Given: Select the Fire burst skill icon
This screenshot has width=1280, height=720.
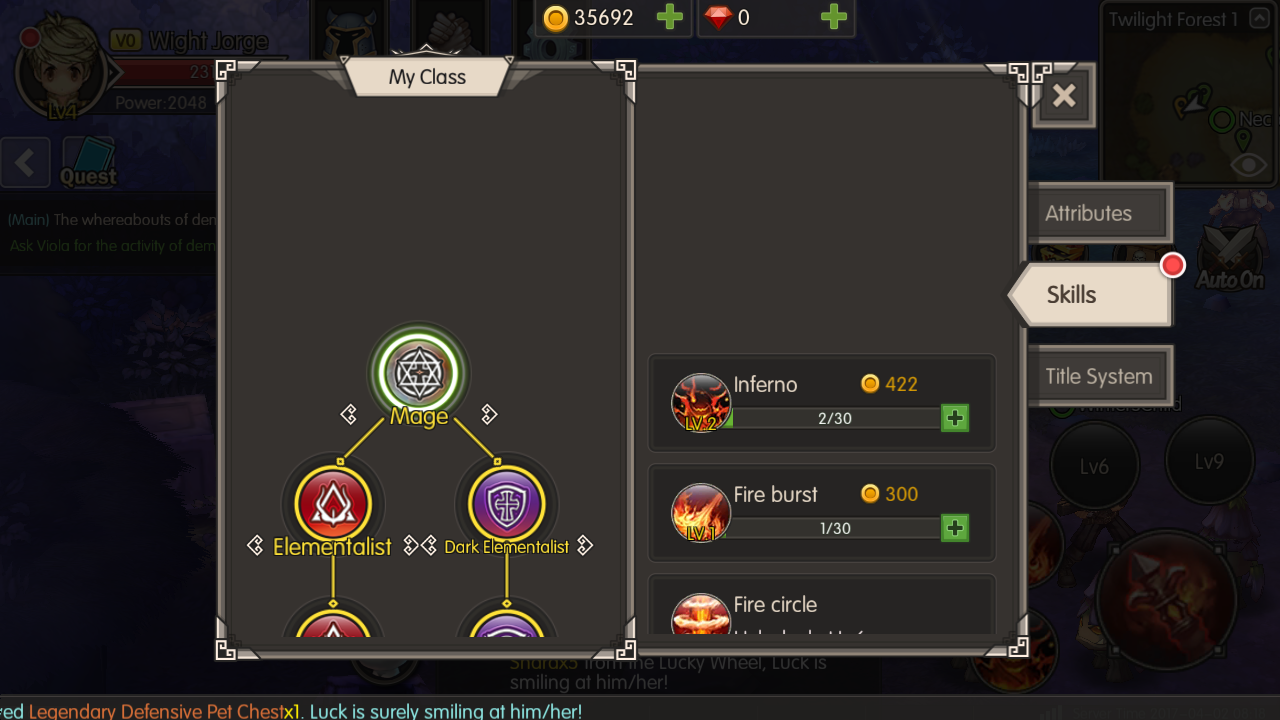Looking at the screenshot, I should pos(700,514).
